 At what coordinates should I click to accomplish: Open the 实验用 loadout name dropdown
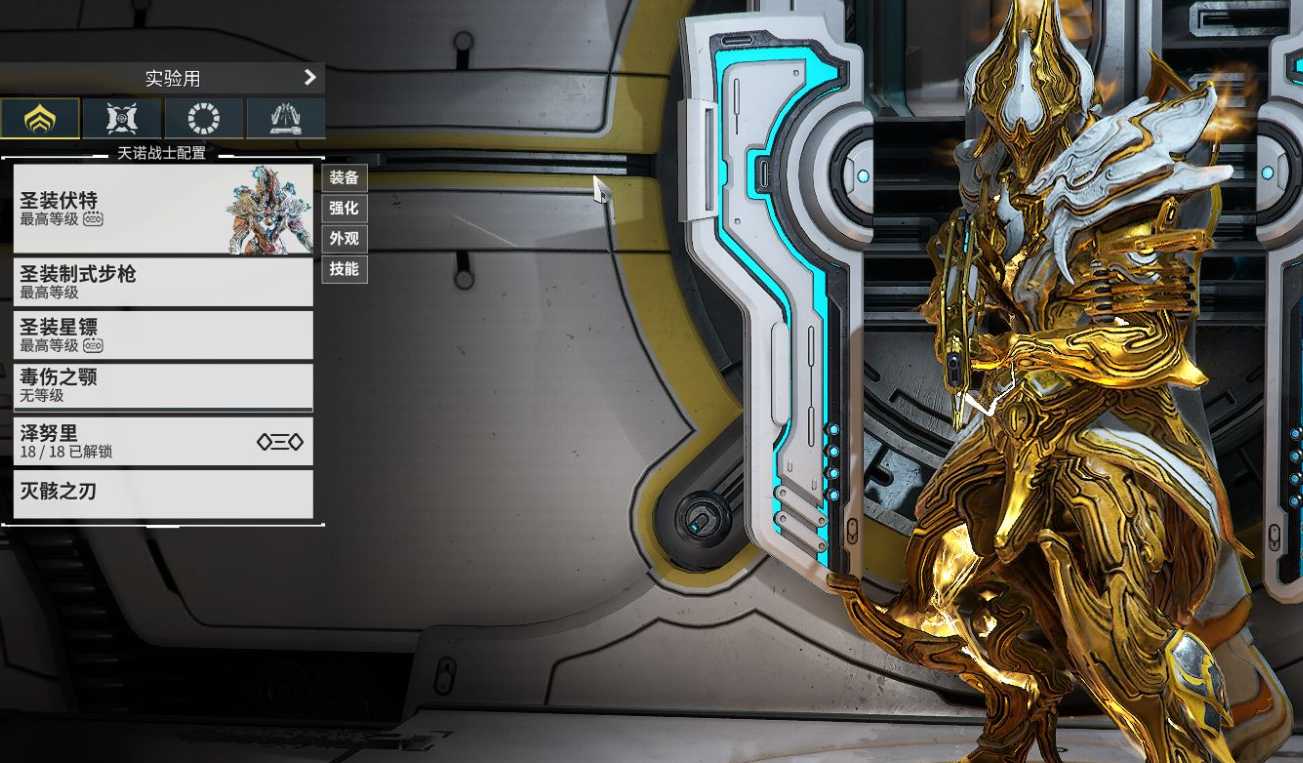(x=162, y=78)
